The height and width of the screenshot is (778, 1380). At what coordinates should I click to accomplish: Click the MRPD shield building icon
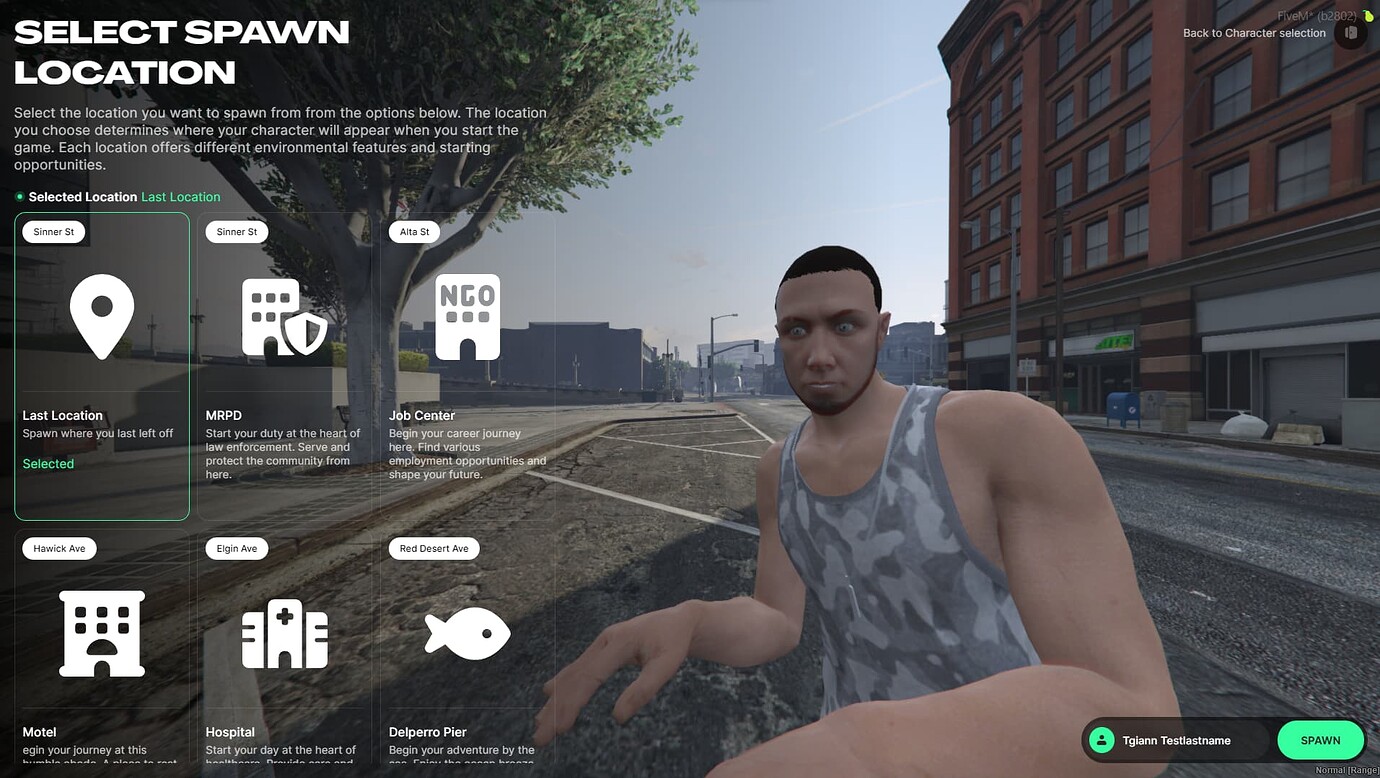284,316
